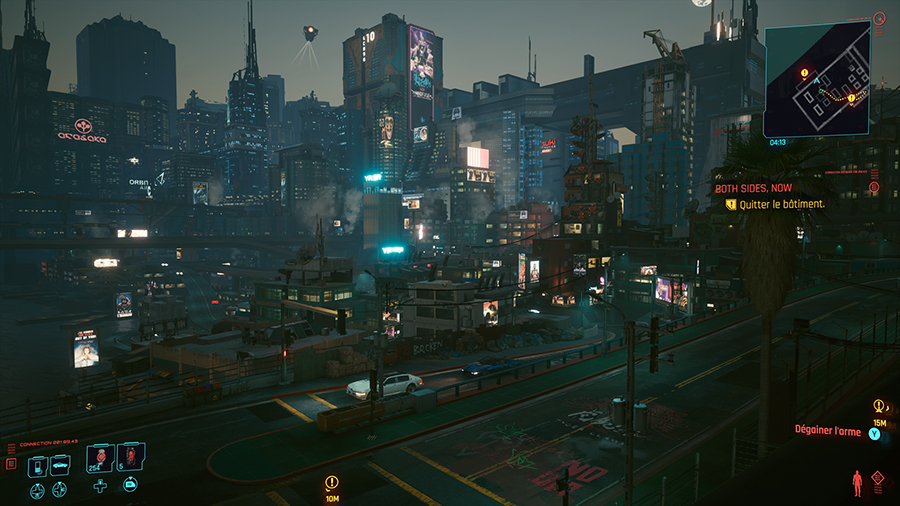900x506 pixels.
Task: Click the yellow quest marker left on minimap
Action: (804, 73)
